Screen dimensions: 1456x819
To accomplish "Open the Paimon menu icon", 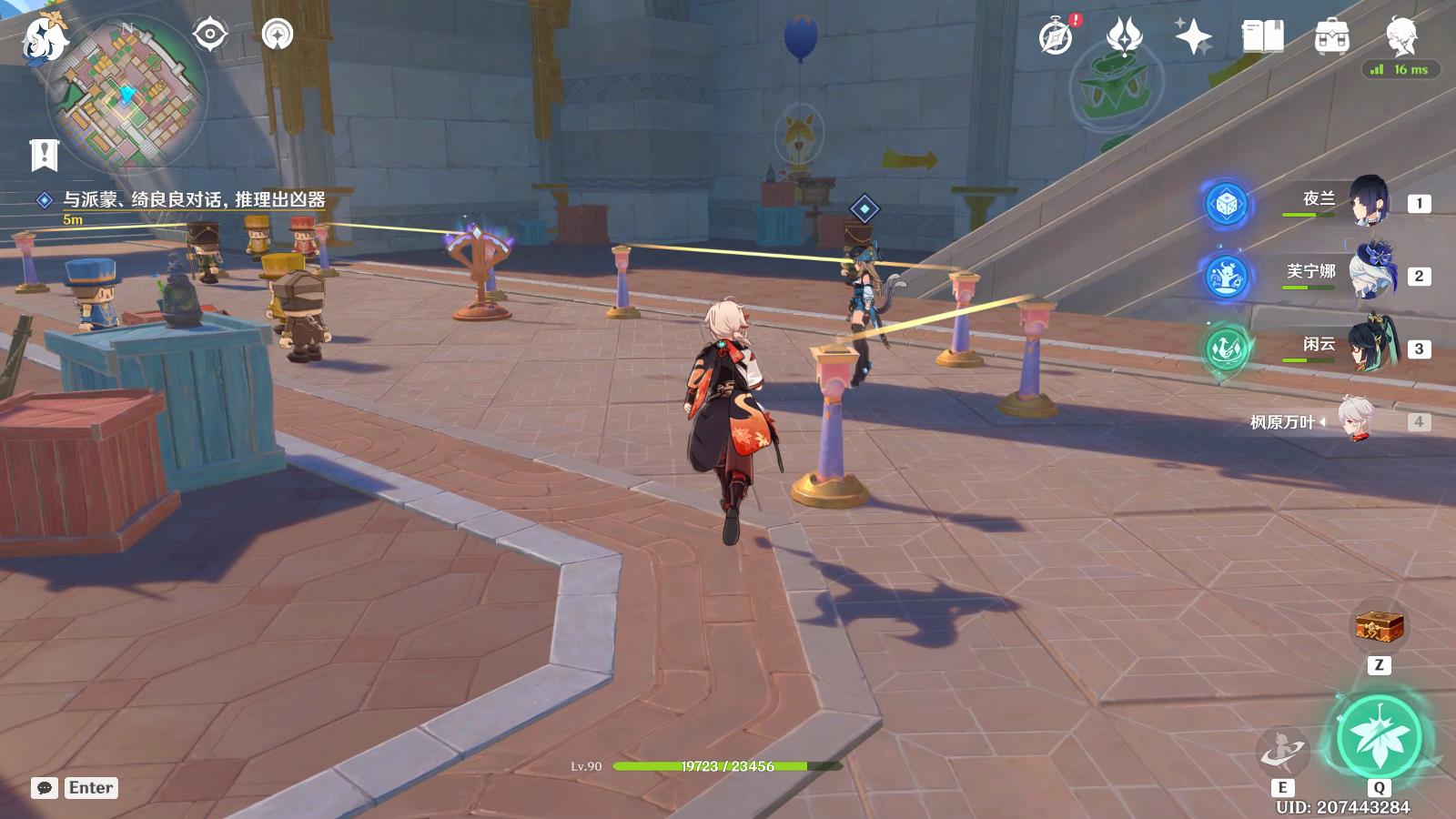I will point(44,38).
